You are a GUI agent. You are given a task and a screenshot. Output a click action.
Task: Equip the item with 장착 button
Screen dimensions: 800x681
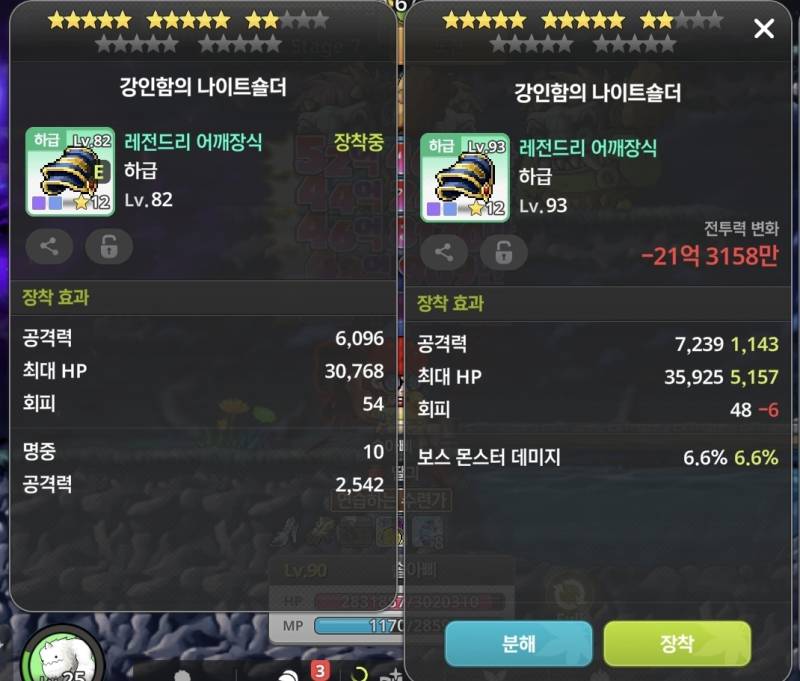pos(677,643)
